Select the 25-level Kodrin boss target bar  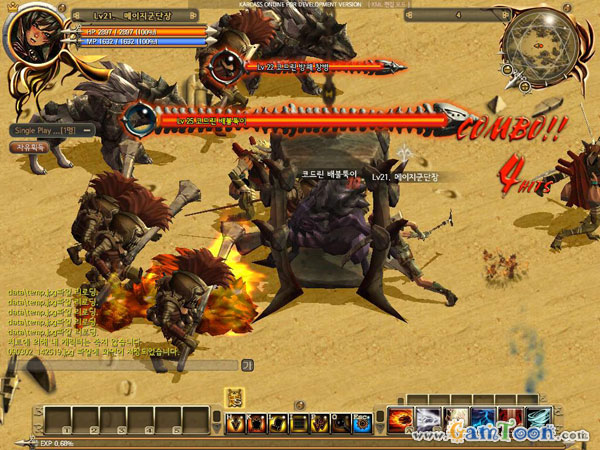click(300, 120)
